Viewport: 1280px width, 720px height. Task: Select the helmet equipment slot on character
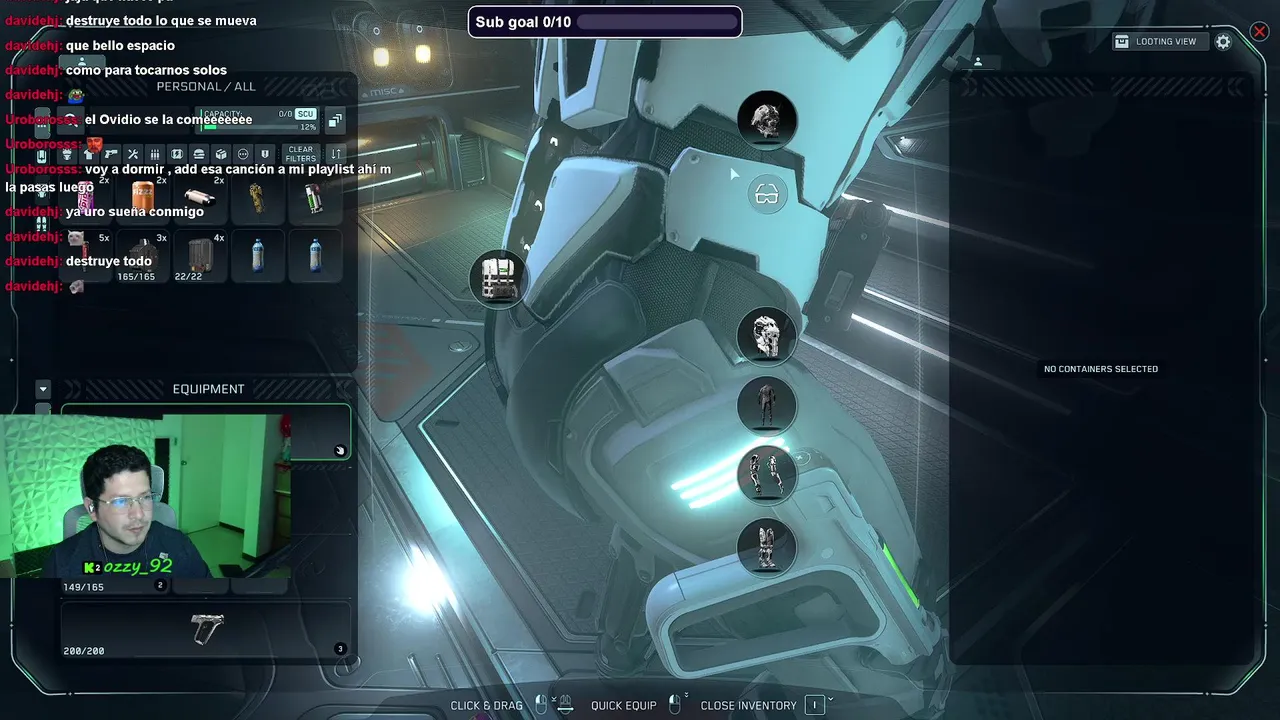click(x=767, y=120)
